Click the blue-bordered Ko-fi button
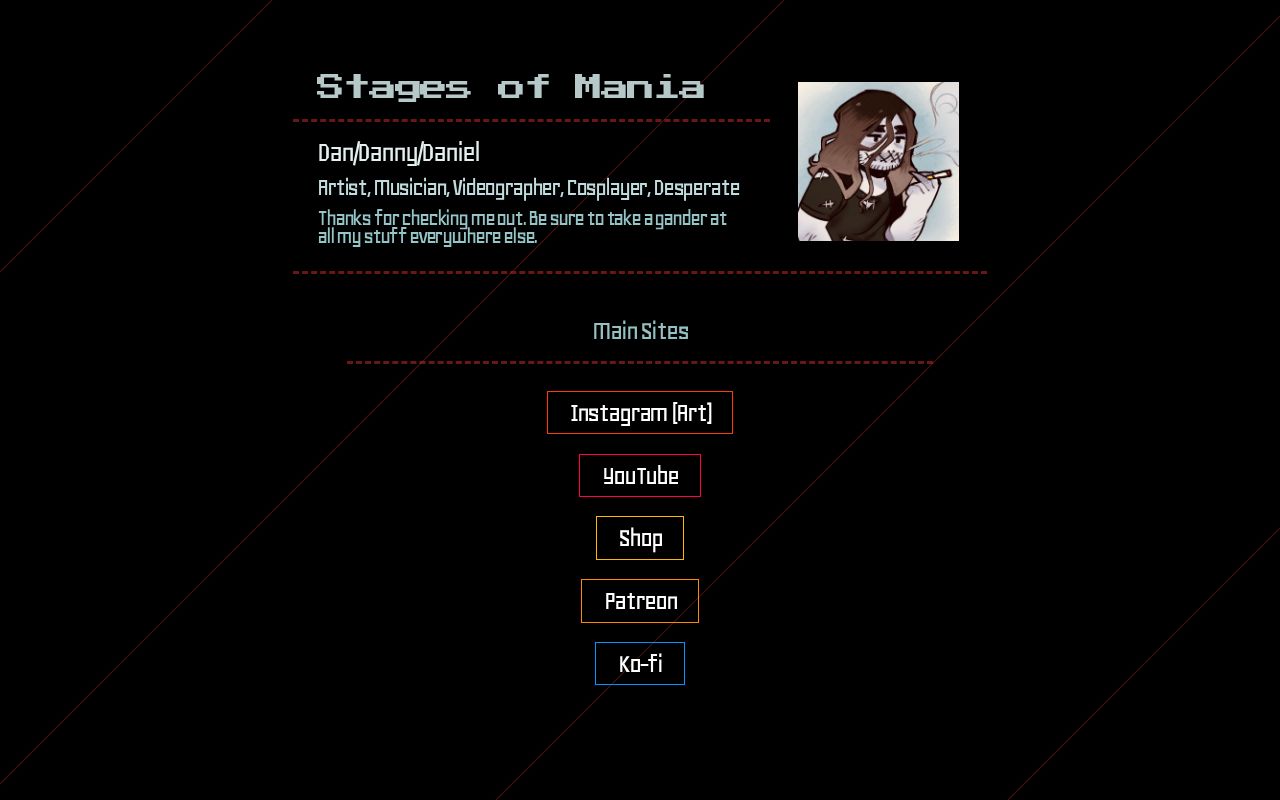Viewport: 1280px width, 800px height. [x=640, y=663]
